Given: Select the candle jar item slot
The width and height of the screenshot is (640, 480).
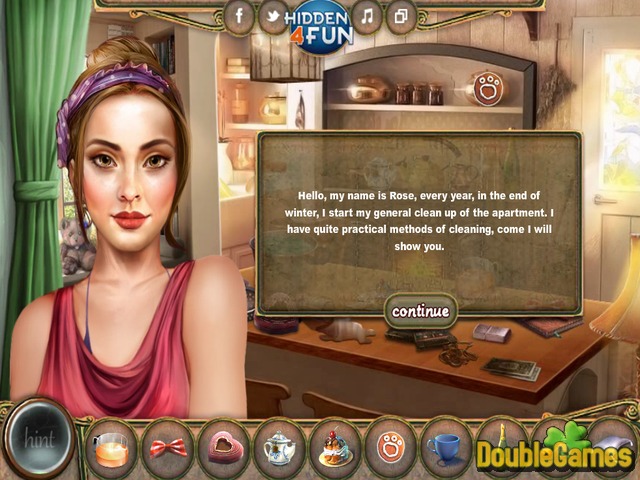Looking at the screenshot, I should pyautogui.click(x=110, y=446).
